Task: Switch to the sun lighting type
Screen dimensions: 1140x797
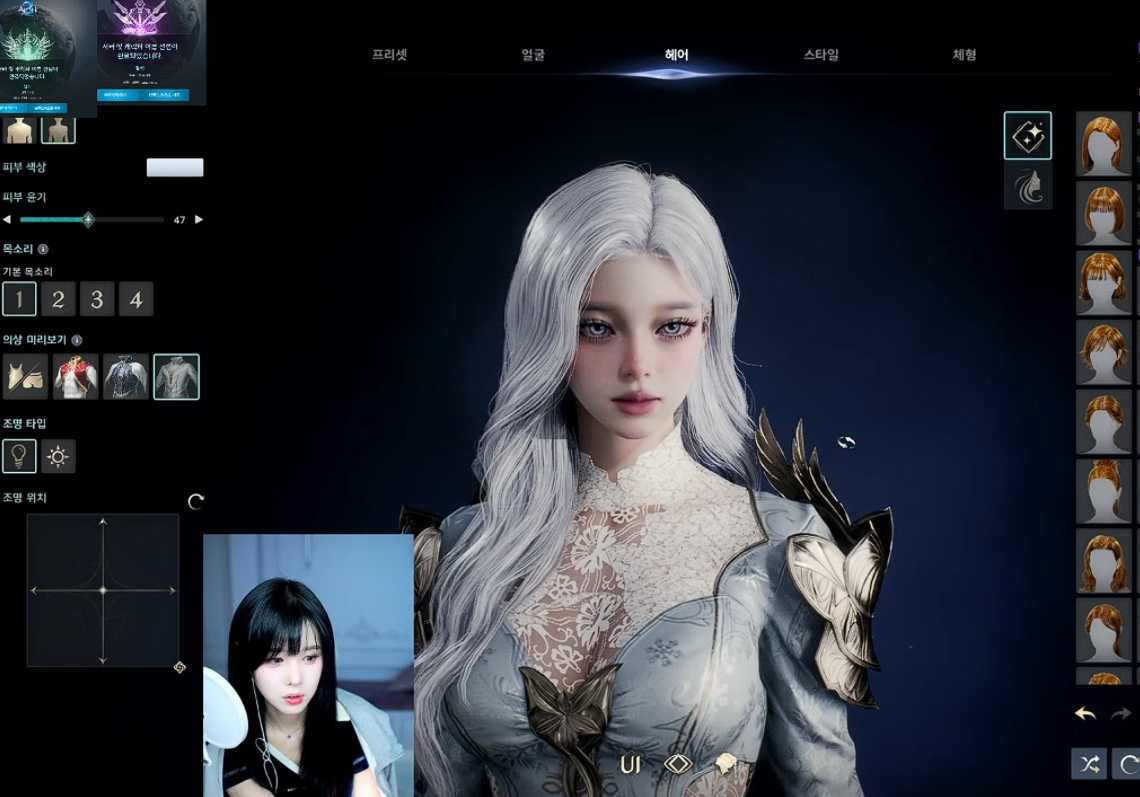Action: [58, 456]
